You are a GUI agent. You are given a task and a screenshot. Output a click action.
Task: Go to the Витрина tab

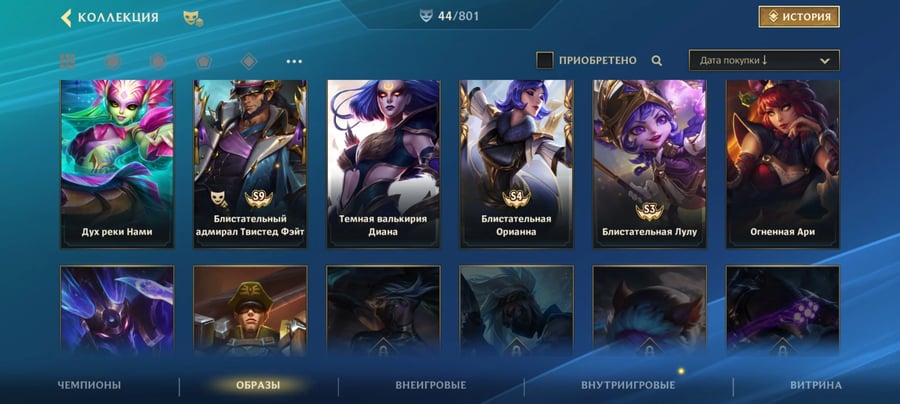click(815, 385)
